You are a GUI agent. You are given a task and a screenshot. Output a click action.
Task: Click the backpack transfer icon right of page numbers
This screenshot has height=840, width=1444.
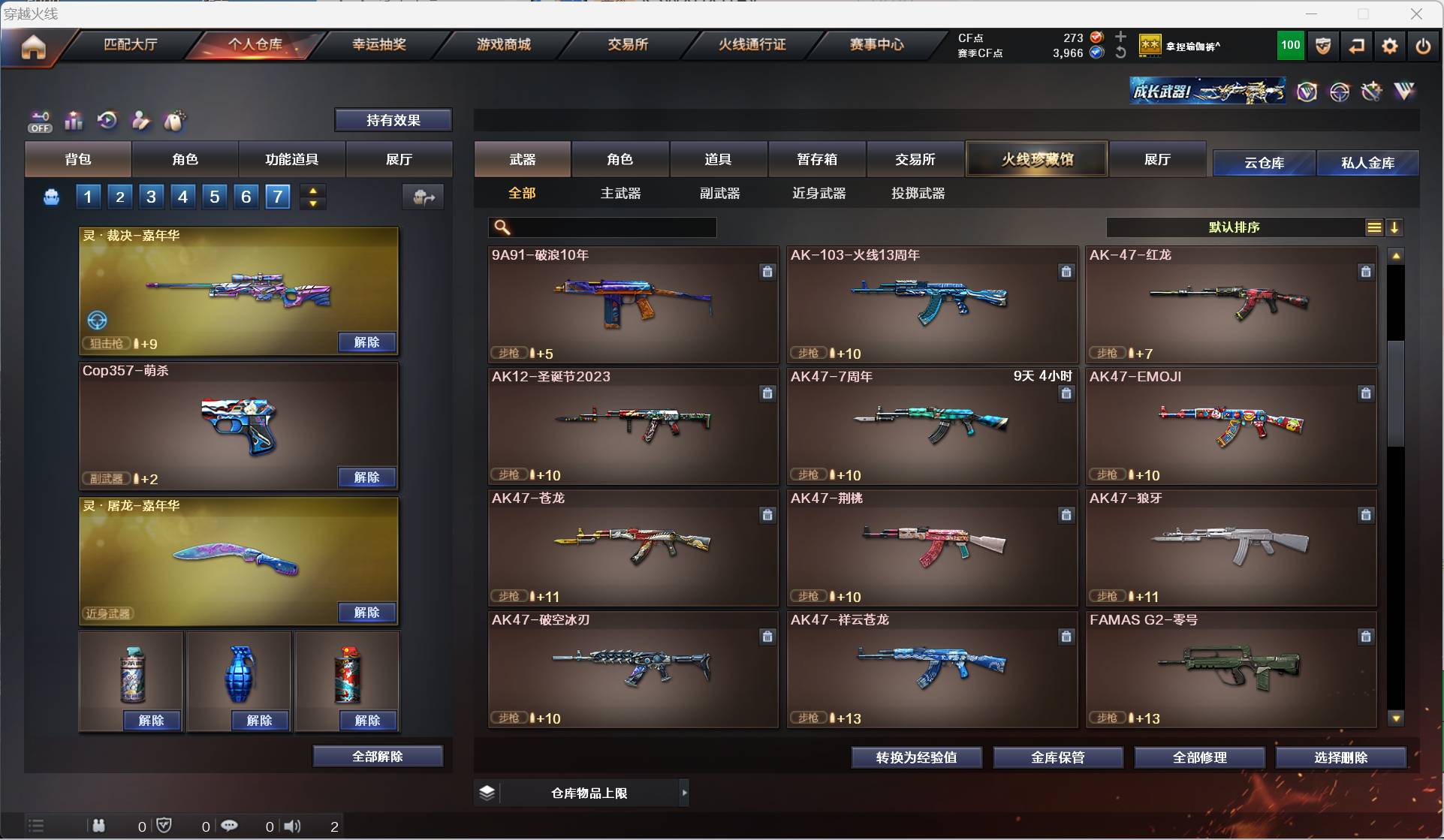click(423, 197)
